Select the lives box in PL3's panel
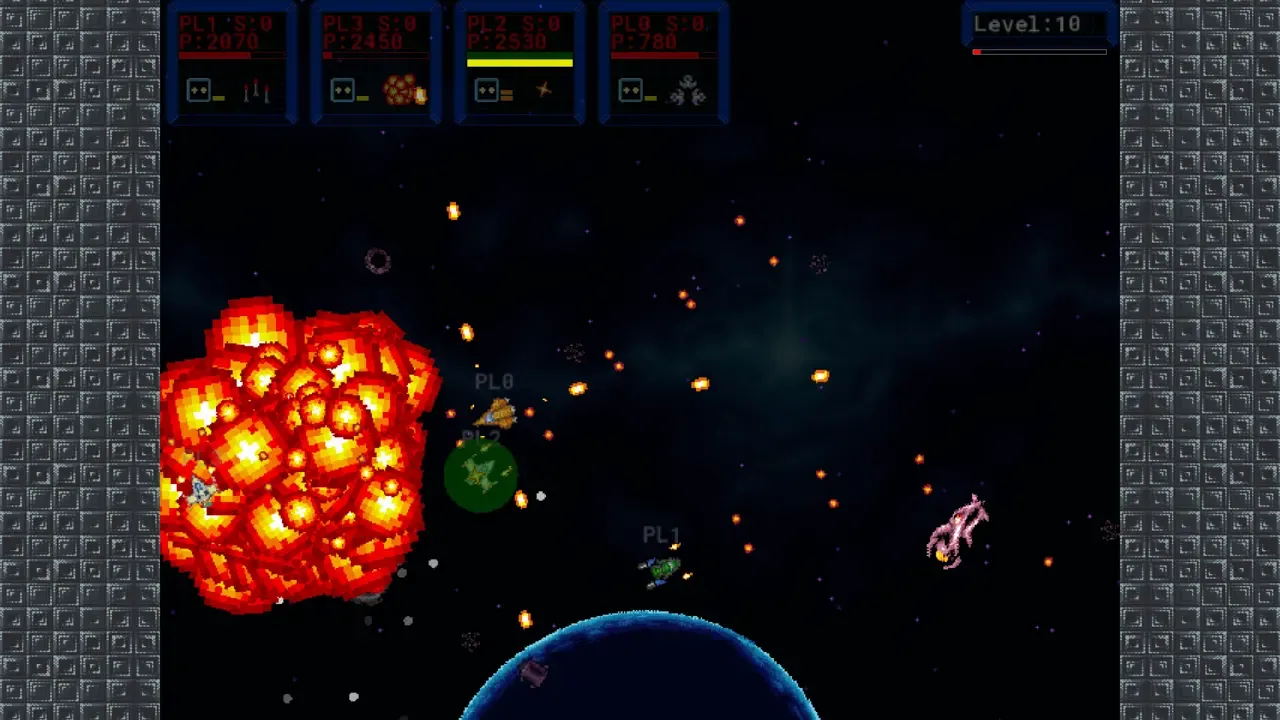Image resolution: width=1280 pixels, height=720 pixels. pyautogui.click(x=343, y=92)
